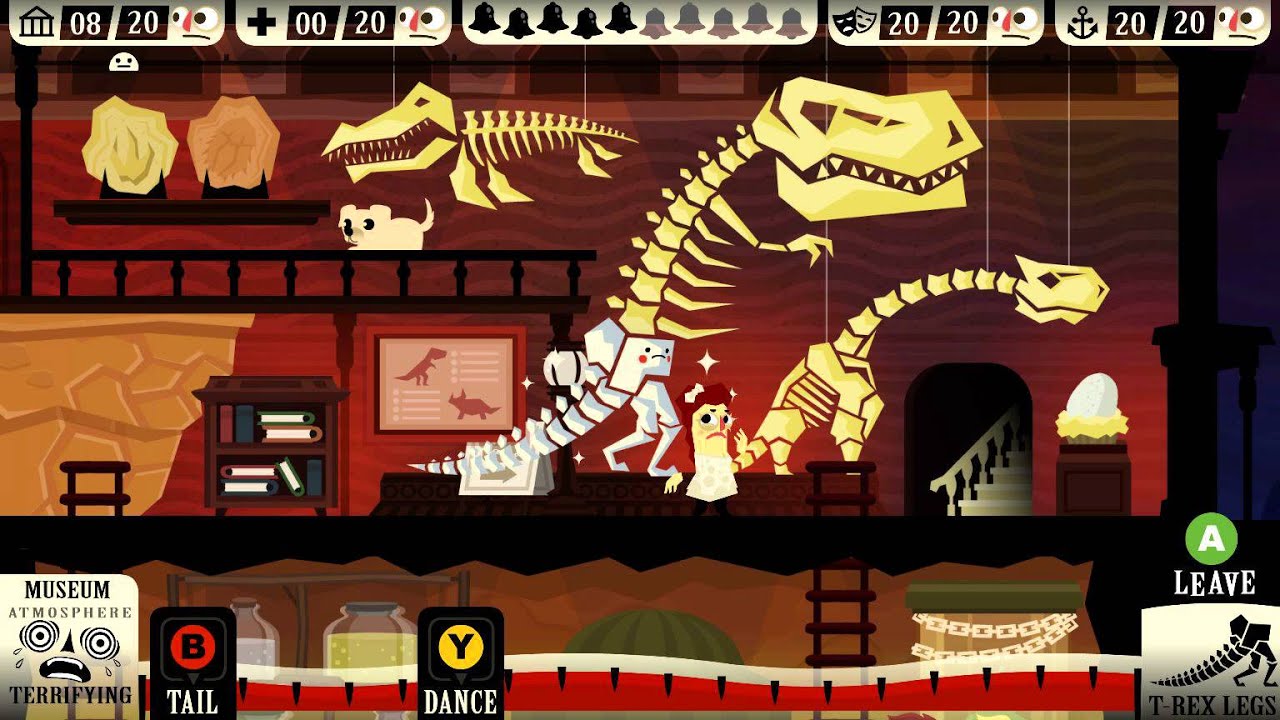
Task: Select the museum building icon
Action: [37, 22]
